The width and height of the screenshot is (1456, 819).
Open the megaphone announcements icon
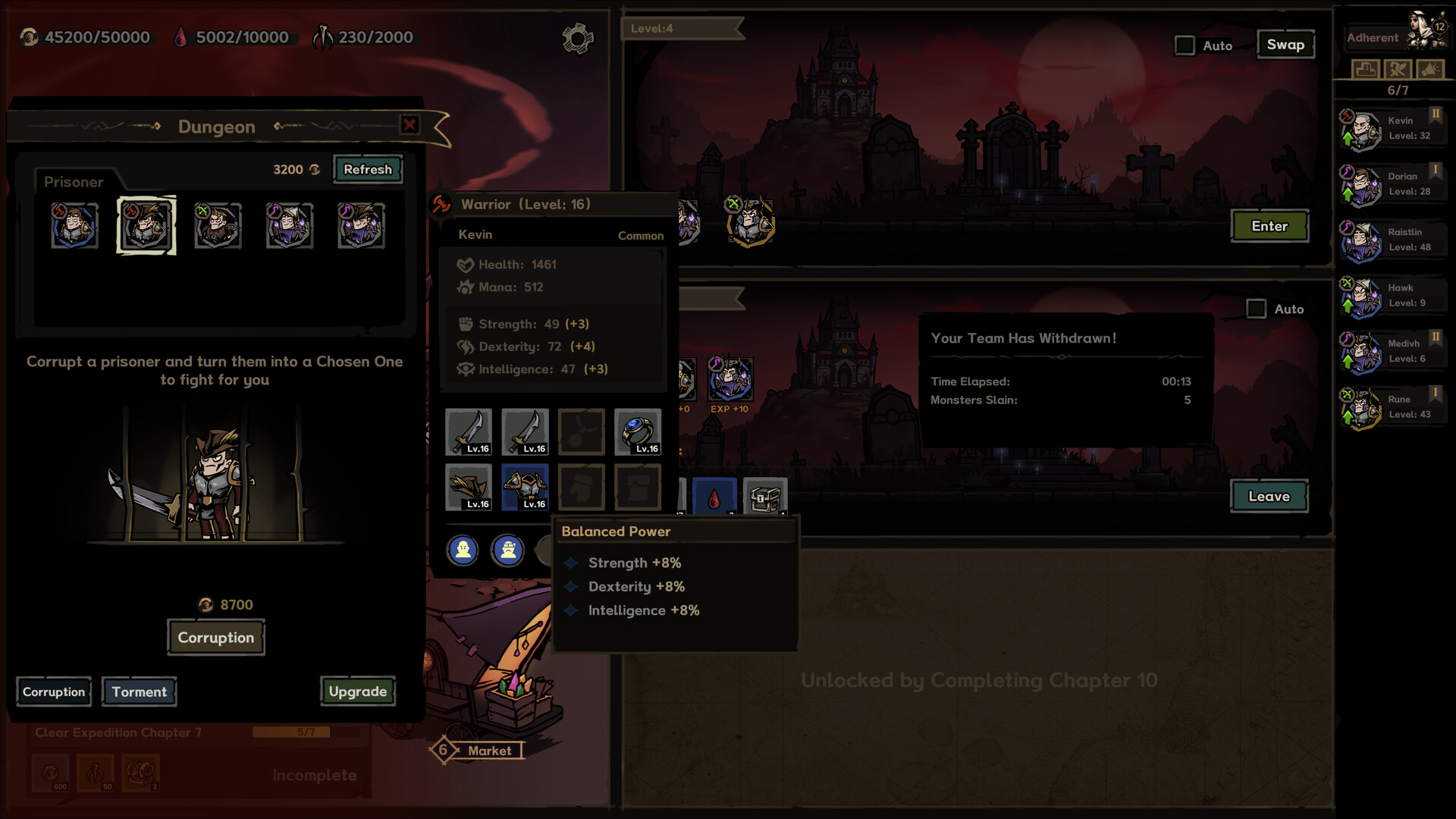[x=1432, y=68]
